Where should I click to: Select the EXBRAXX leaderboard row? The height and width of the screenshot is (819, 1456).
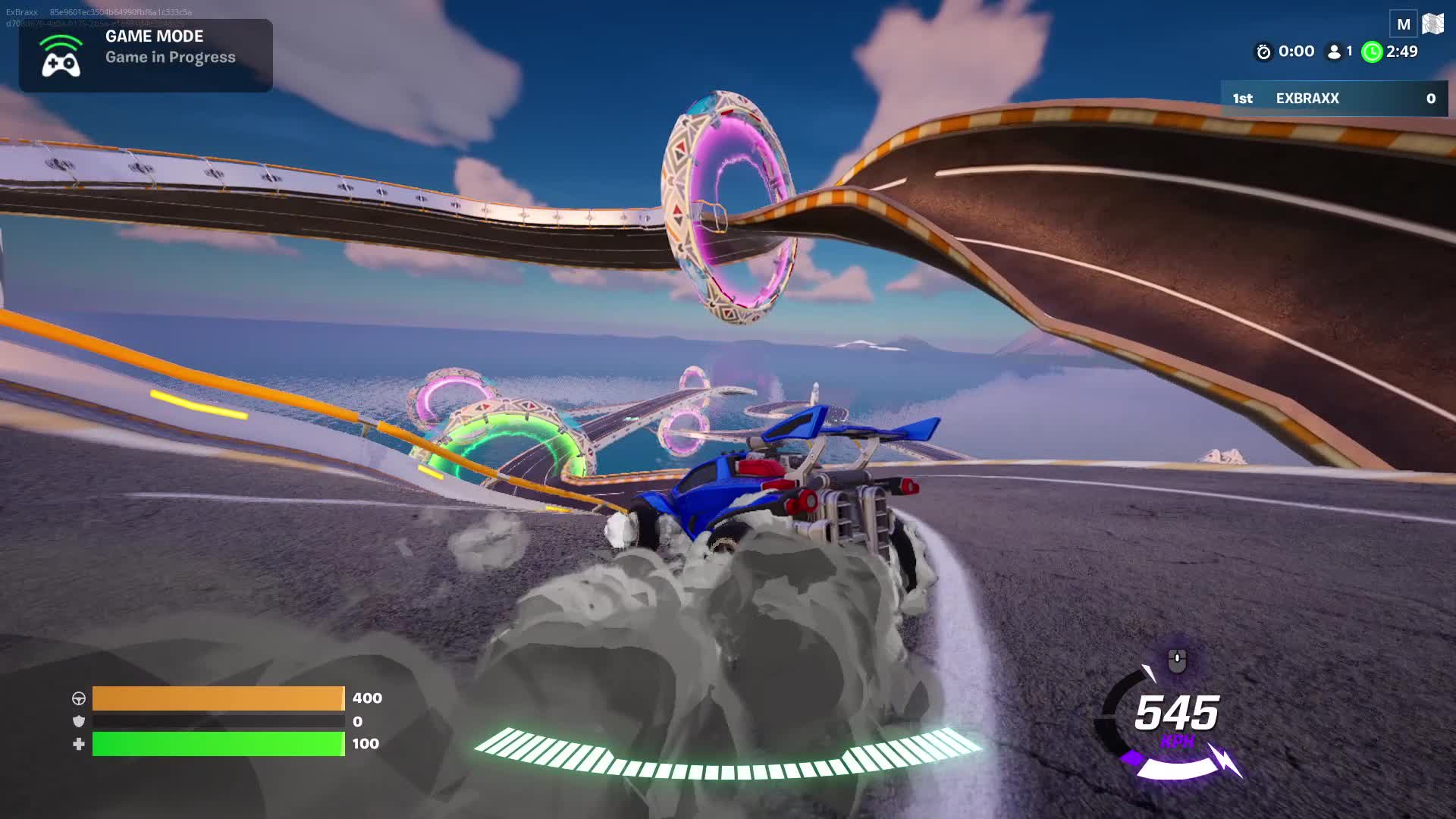(1334, 99)
